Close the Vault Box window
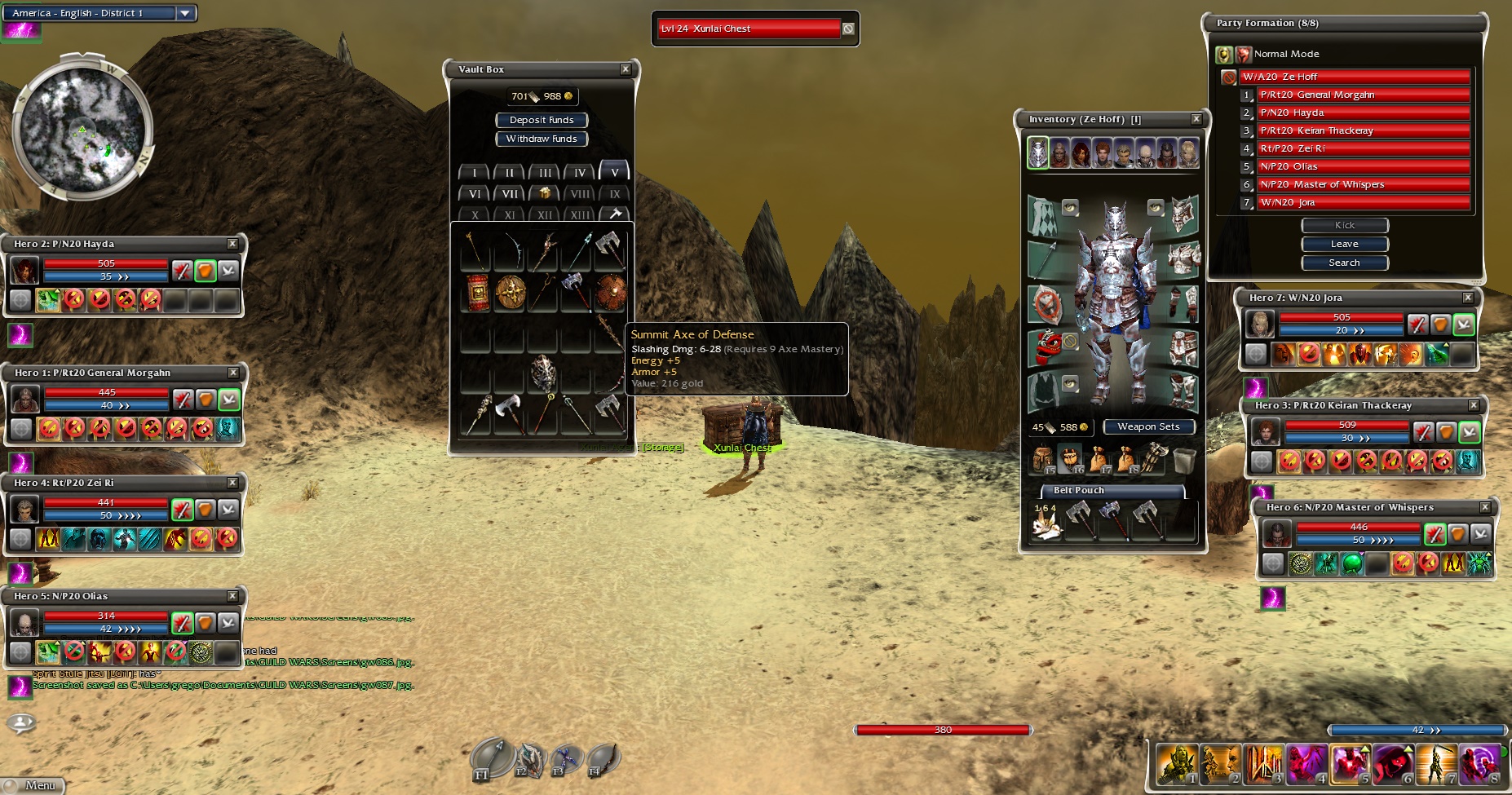1512x795 pixels. tap(626, 69)
